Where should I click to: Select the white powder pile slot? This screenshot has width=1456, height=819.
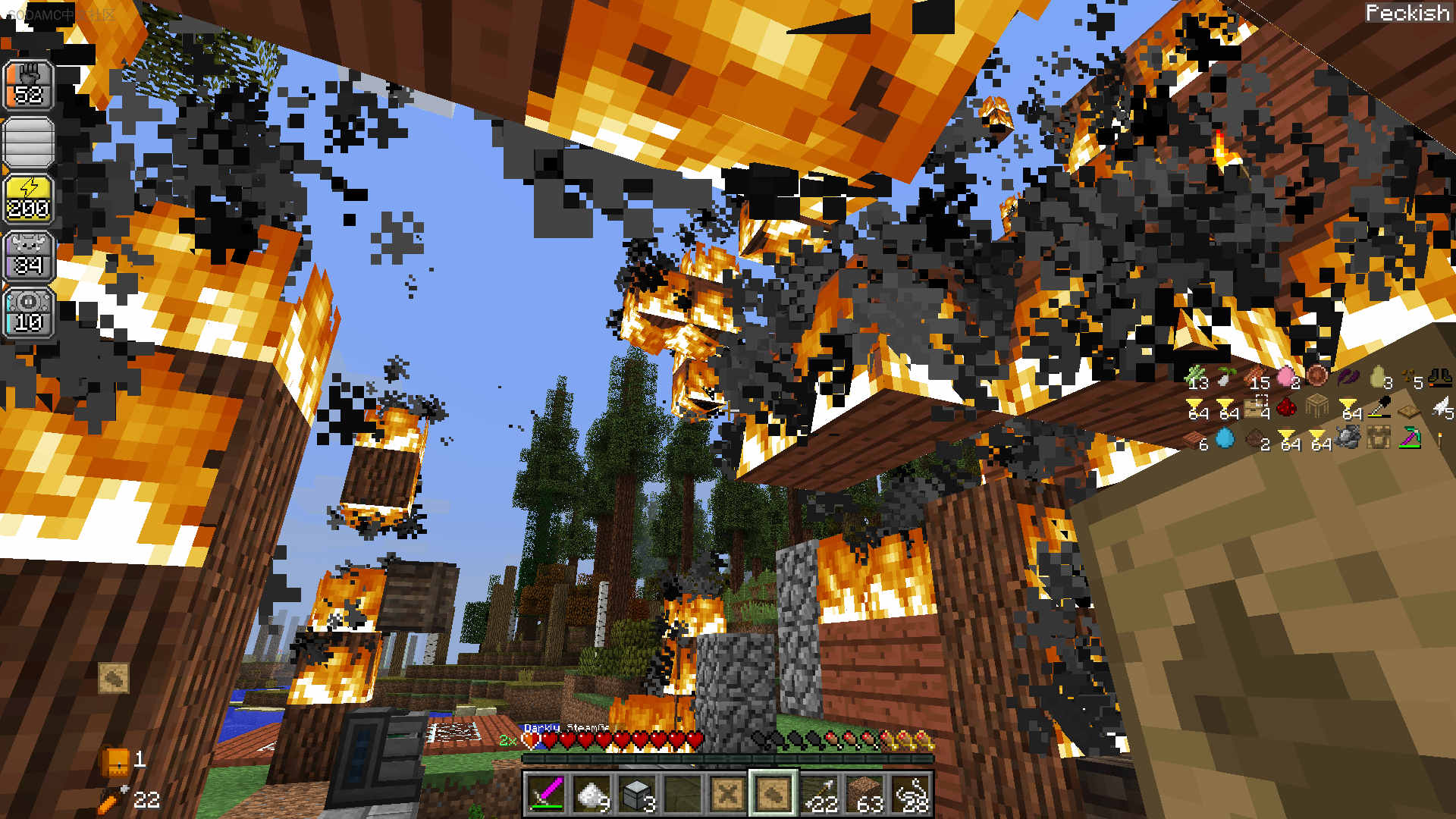coord(591,793)
